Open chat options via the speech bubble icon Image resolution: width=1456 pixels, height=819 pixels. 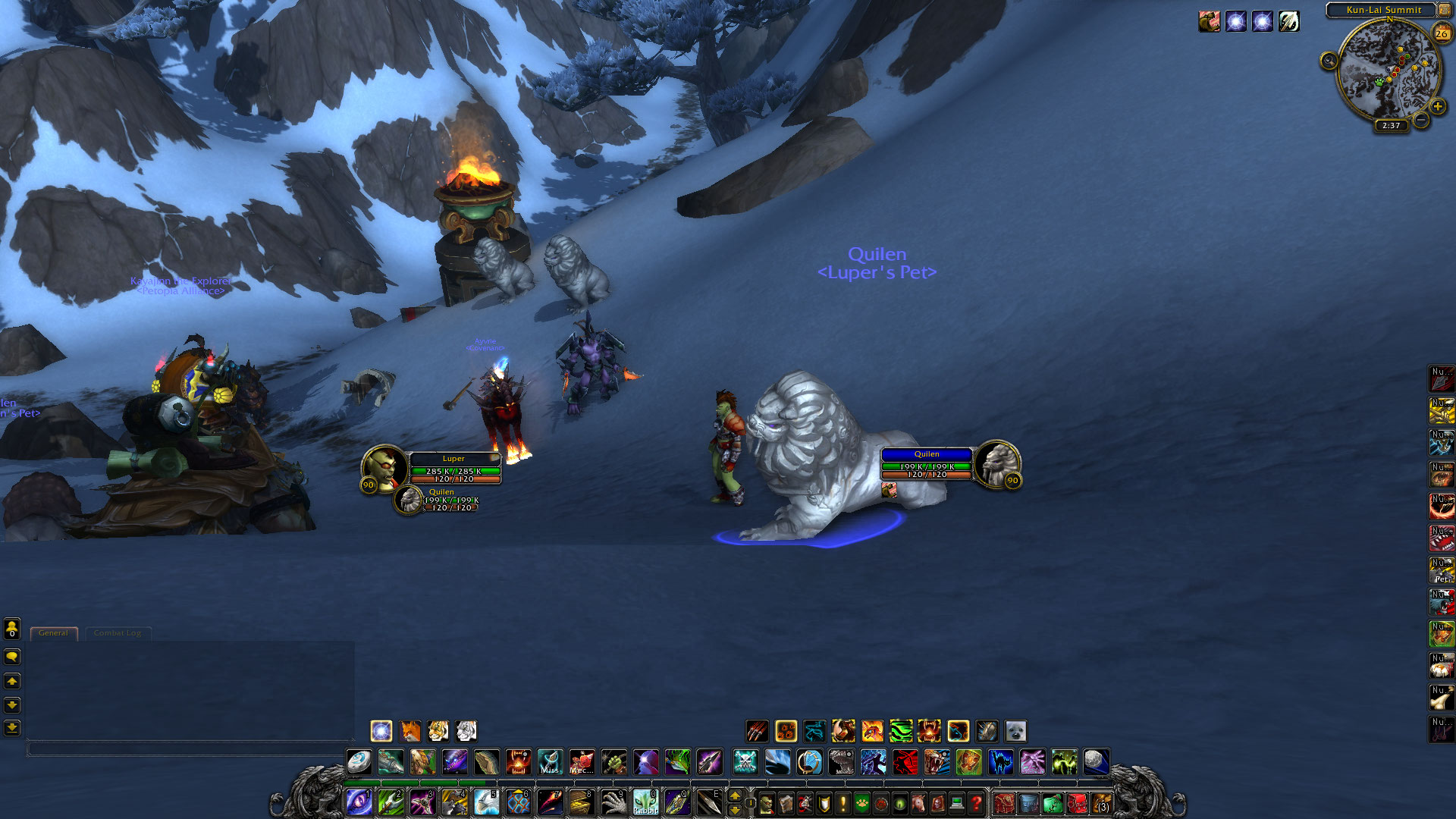click(13, 657)
